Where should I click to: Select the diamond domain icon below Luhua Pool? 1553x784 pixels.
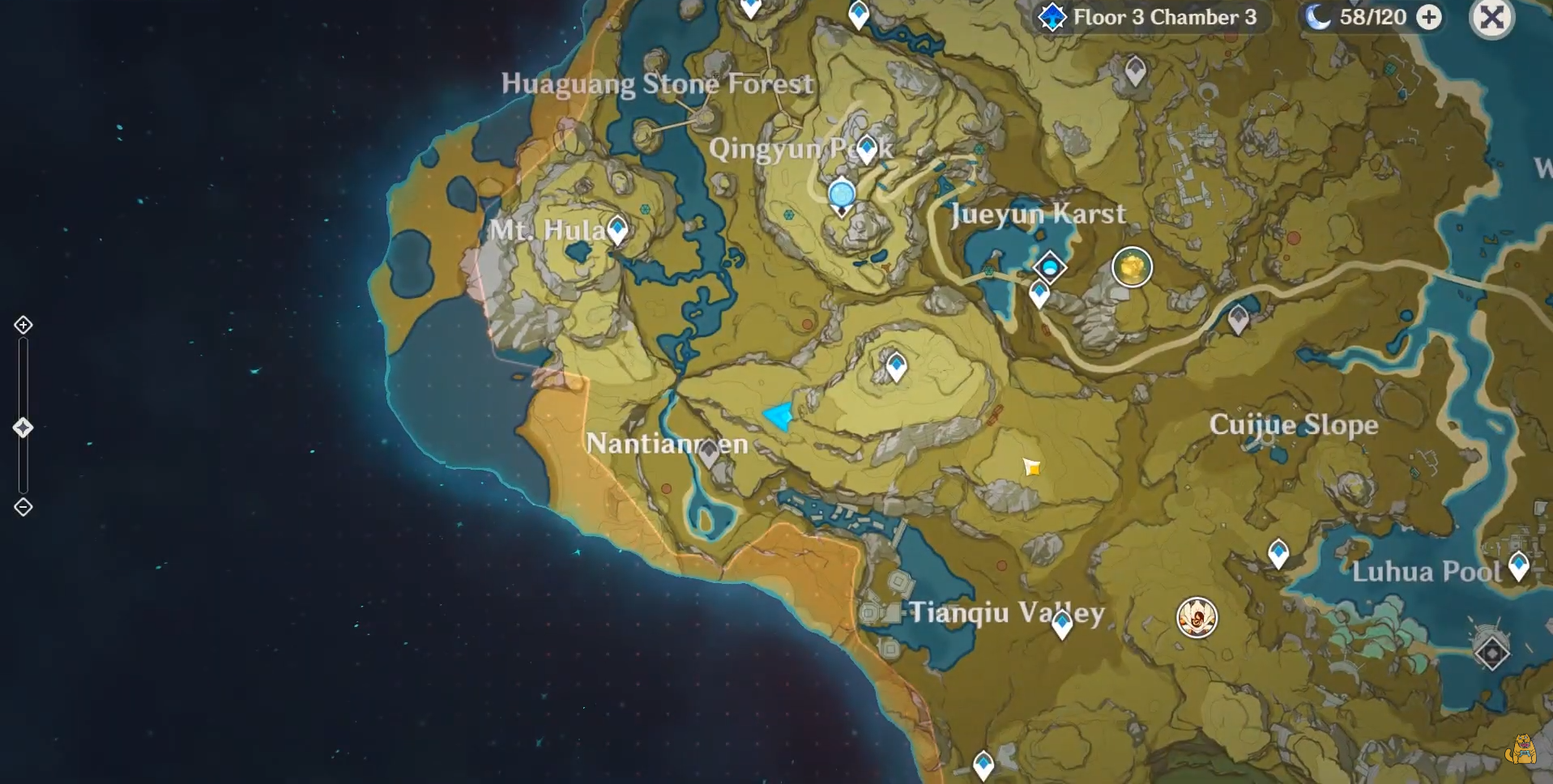(x=1491, y=652)
